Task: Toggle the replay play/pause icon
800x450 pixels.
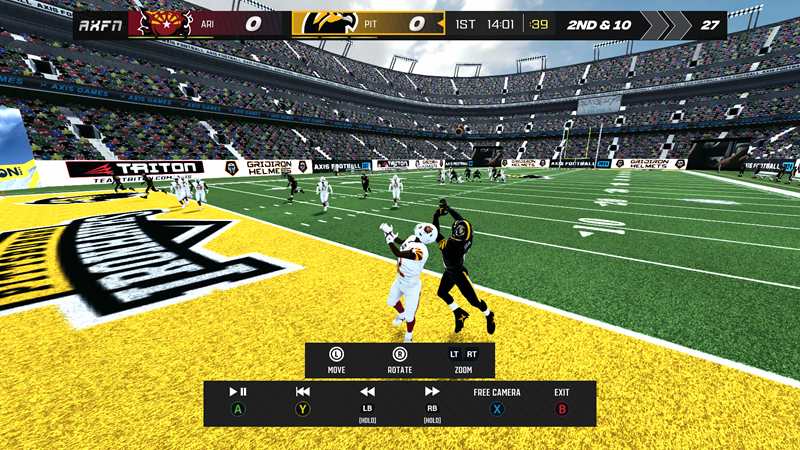Action: (238, 392)
